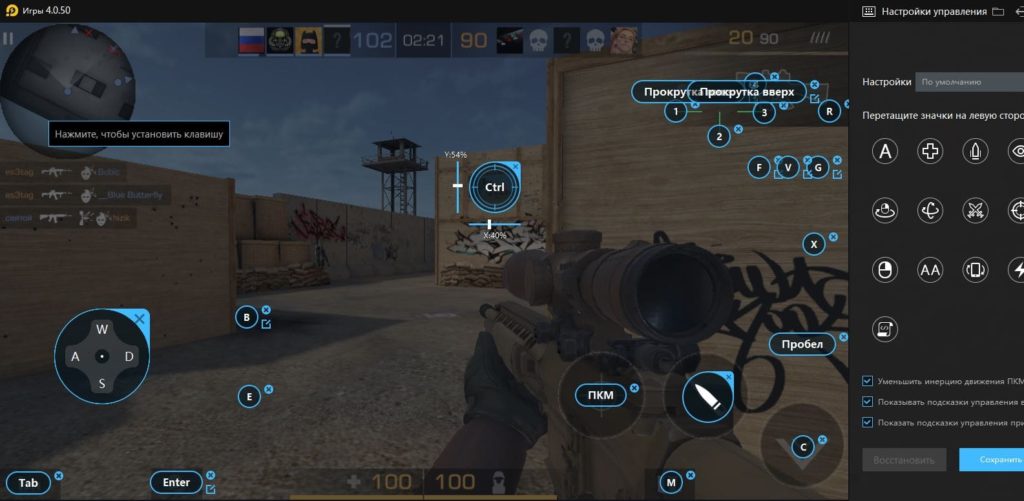Remove the Tab key mapping
The image size is (1024, 501).
(59, 475)
